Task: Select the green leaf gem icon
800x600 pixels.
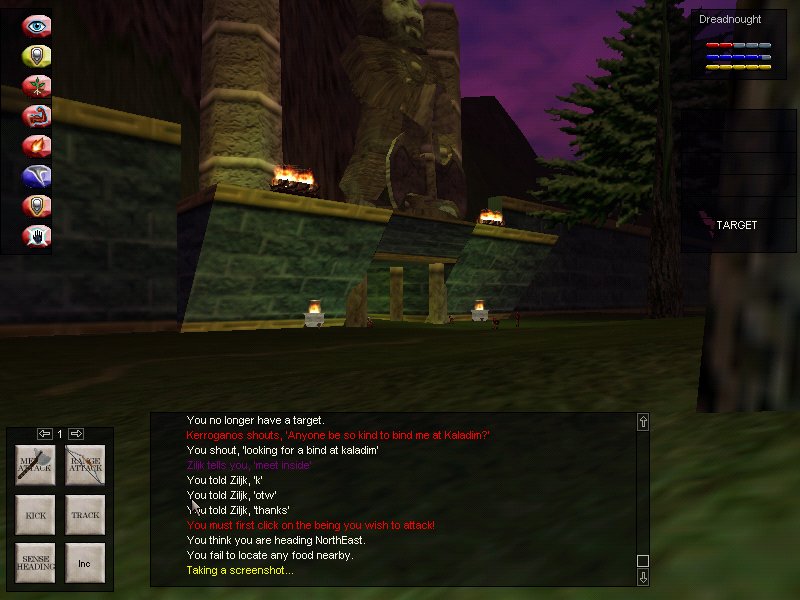Action: click(37, 86)
